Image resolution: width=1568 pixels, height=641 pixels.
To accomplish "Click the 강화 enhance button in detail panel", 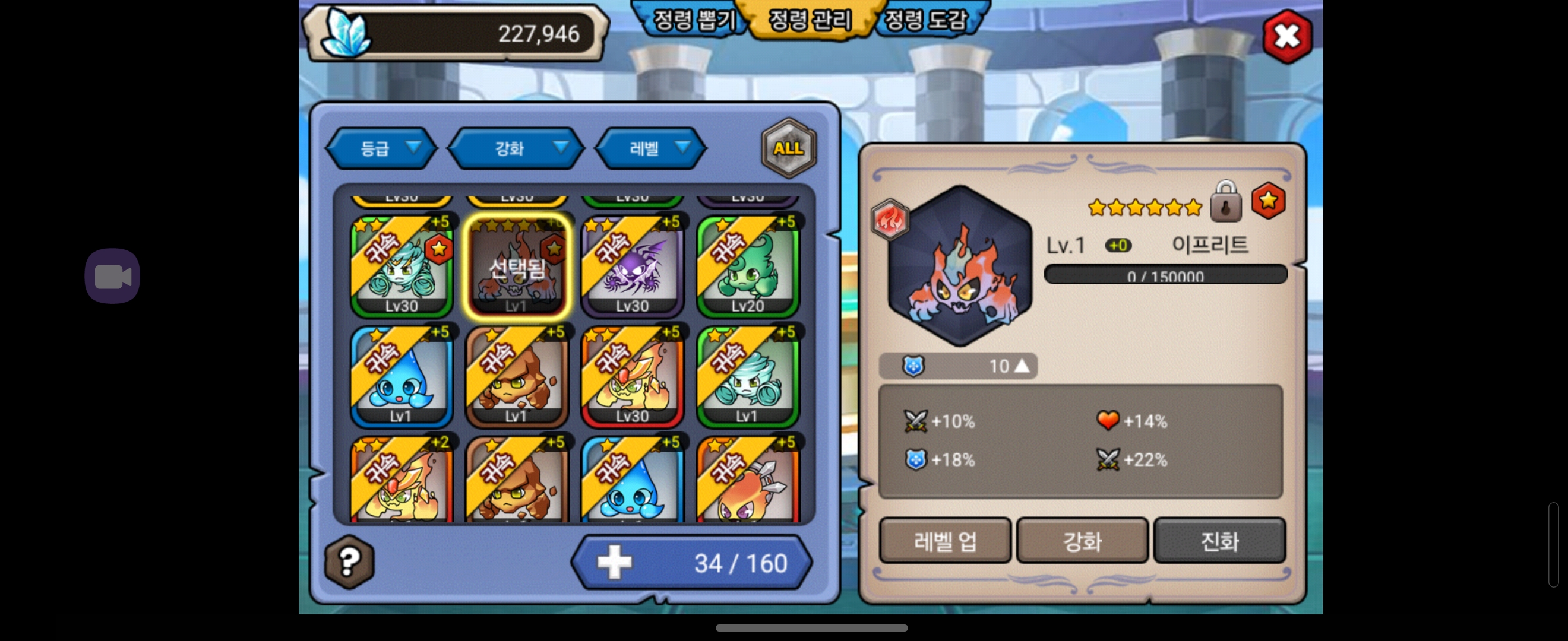I will tap(1082, 541).
